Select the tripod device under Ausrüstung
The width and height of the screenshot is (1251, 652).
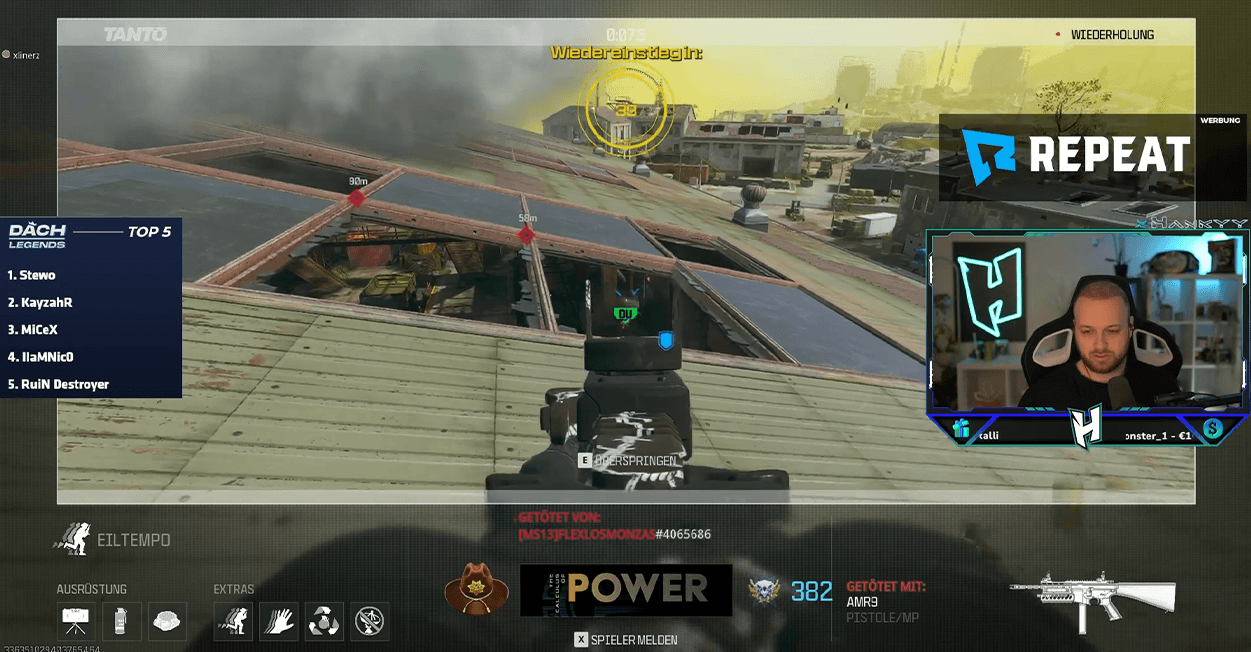click(x=75, y=621)
